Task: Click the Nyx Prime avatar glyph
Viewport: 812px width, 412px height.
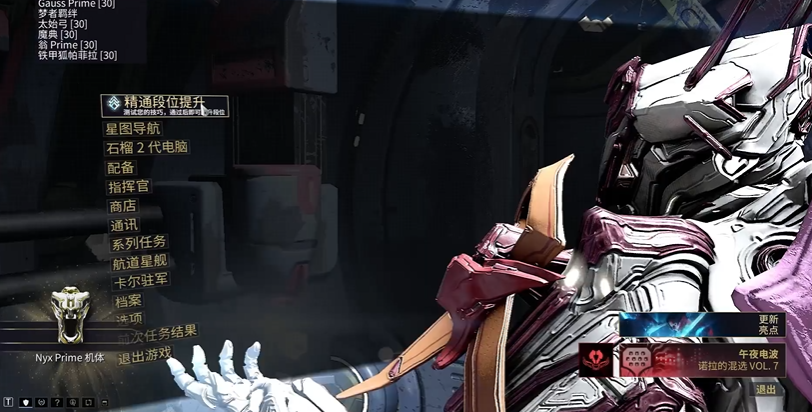Action: pyautogui.click(x=69, y=315)
